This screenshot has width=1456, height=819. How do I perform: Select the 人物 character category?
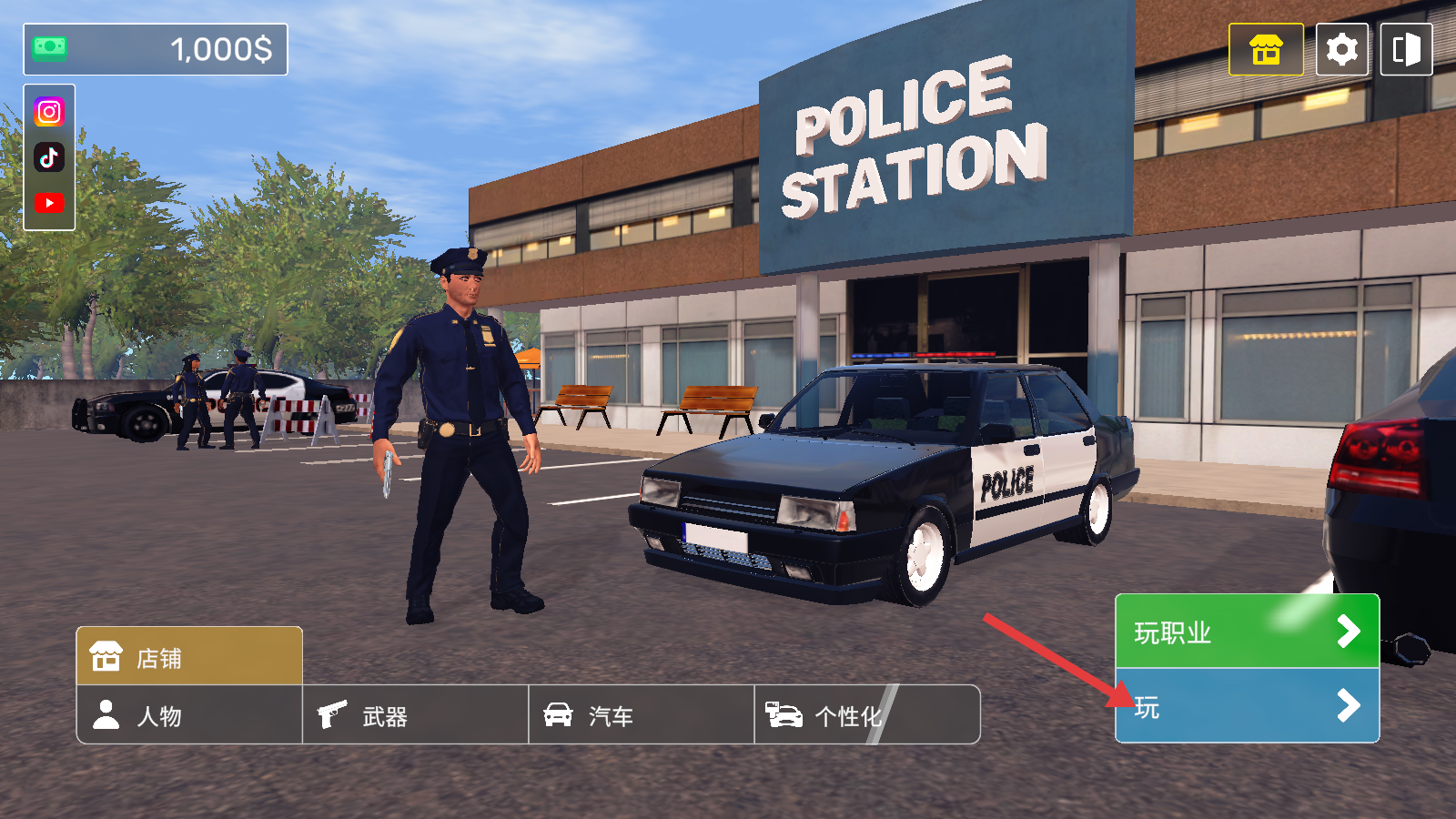pos(189,715)
